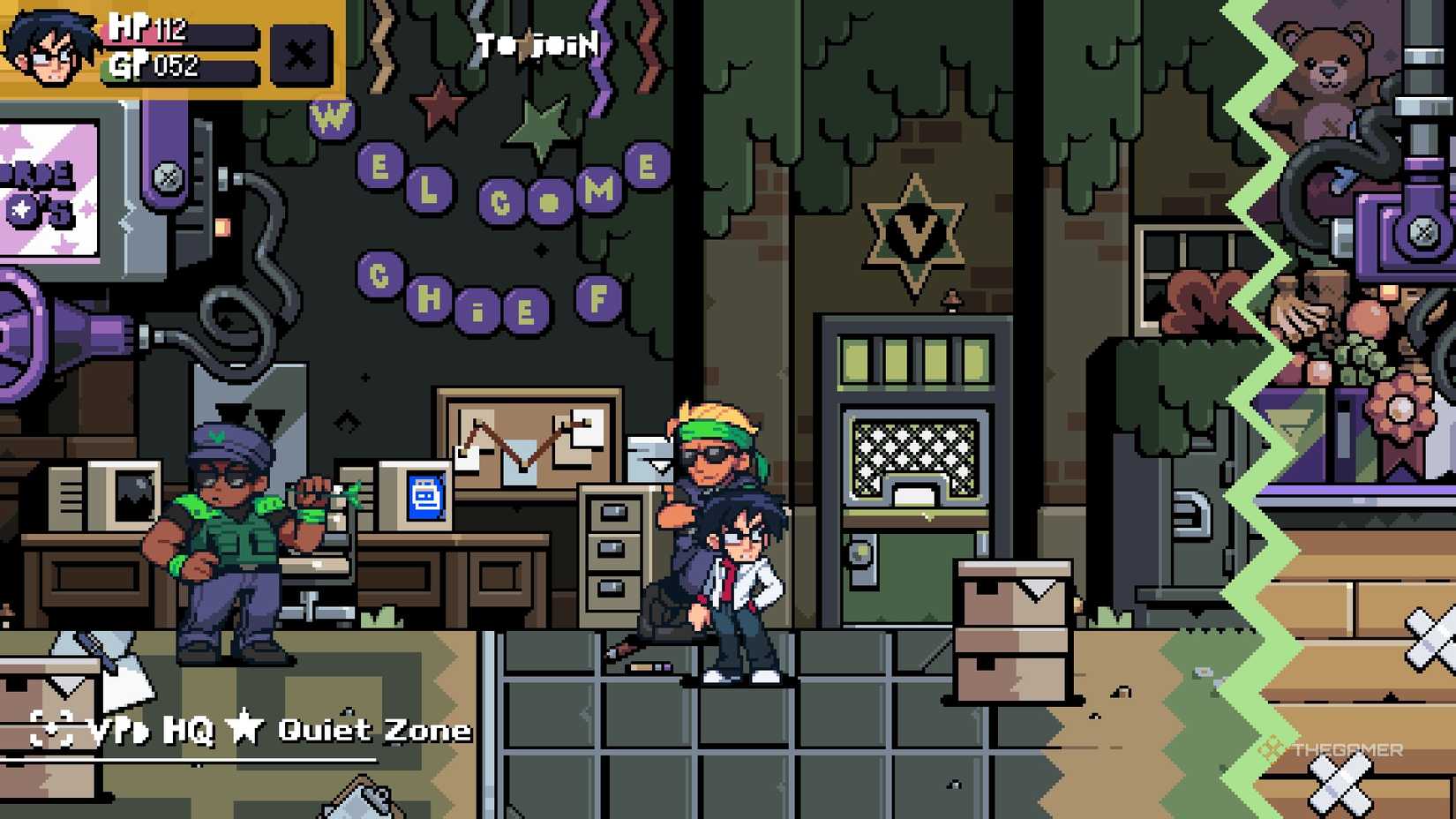Click the To Join prompt at the top
Image resolution: width=1456 pixels, height=819 pixels.
[534, 44]
